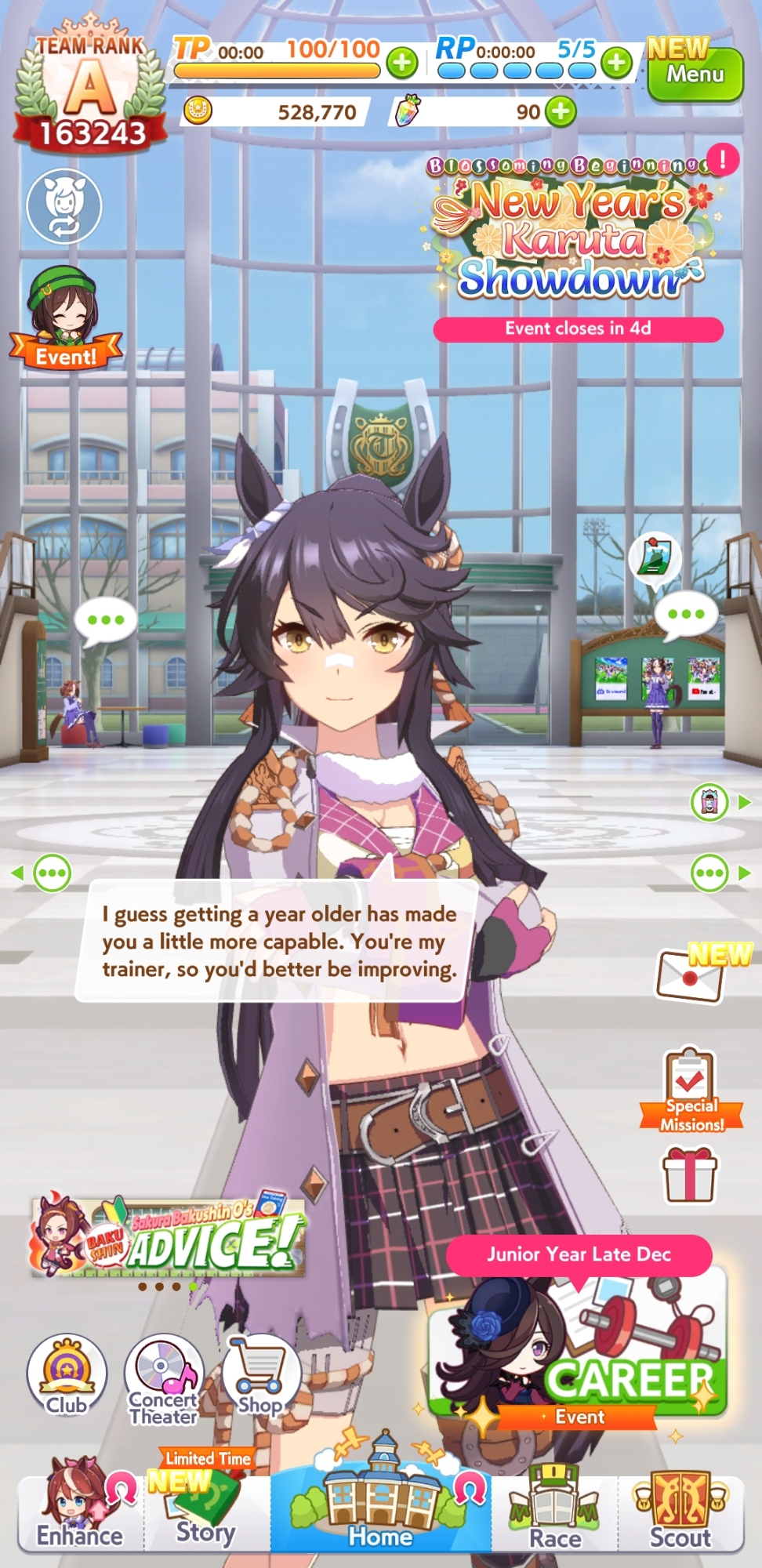Open the Scout tab

point(680,1512)
